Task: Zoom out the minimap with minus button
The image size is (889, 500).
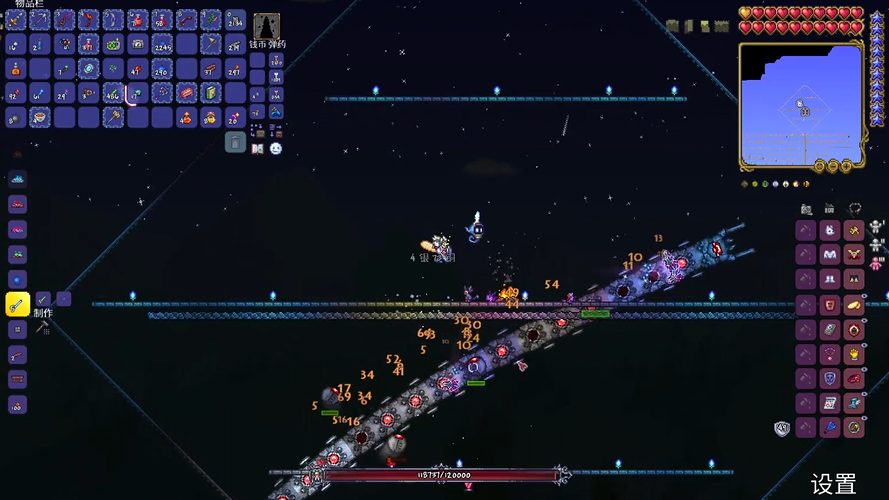Action: (x=833, y=165)
